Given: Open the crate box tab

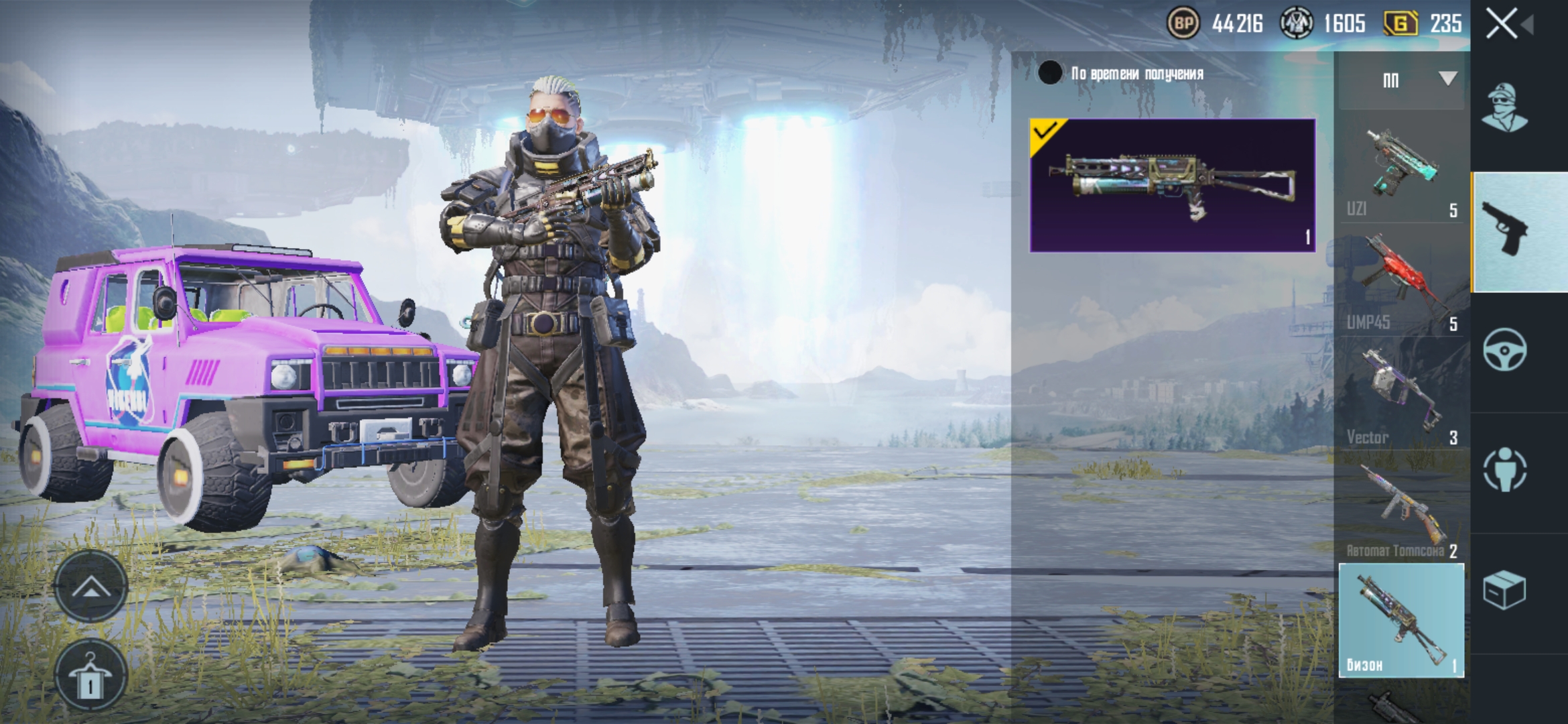Looking at the screenshot, I should pyautogui.click(x=1505, y=590).
